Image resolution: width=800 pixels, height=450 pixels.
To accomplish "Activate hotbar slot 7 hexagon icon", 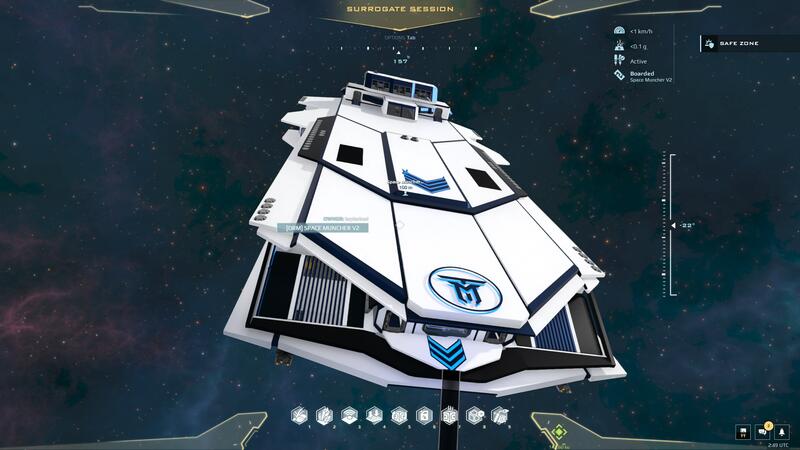I will click(449, 414).
